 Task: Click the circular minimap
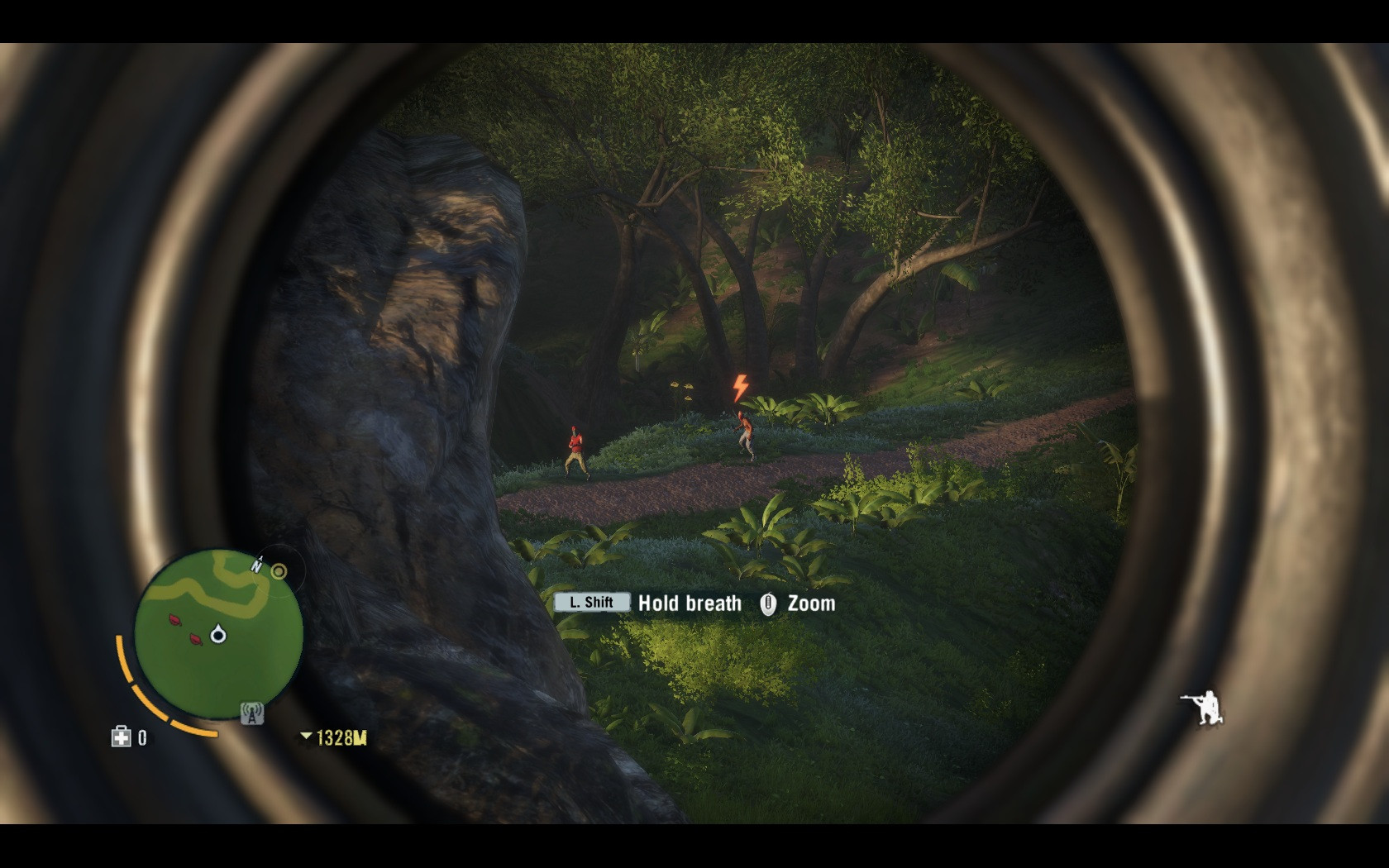218,633
